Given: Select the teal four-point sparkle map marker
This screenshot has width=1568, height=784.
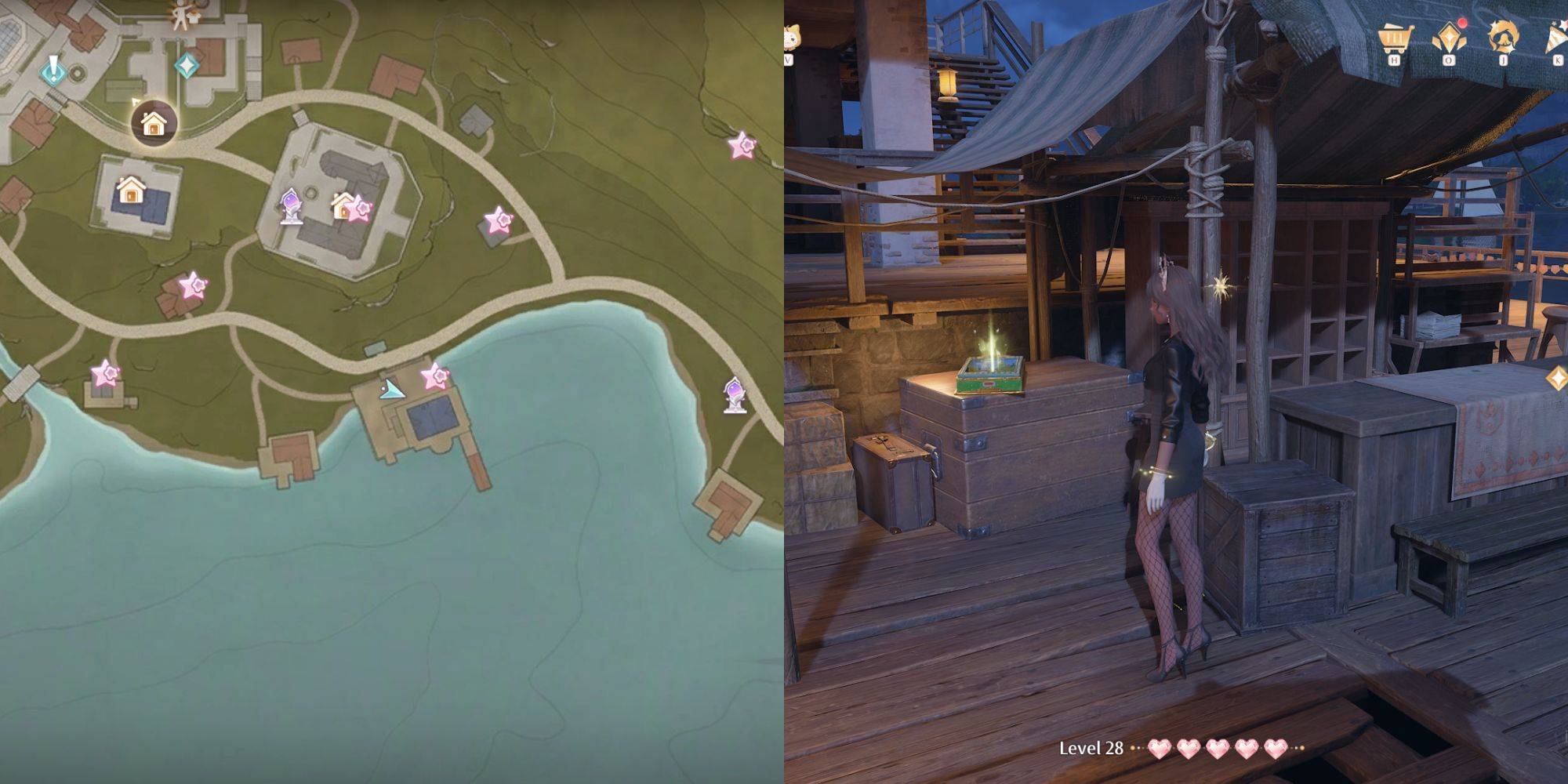Looking at the screenshot, I should click(187, 65).
